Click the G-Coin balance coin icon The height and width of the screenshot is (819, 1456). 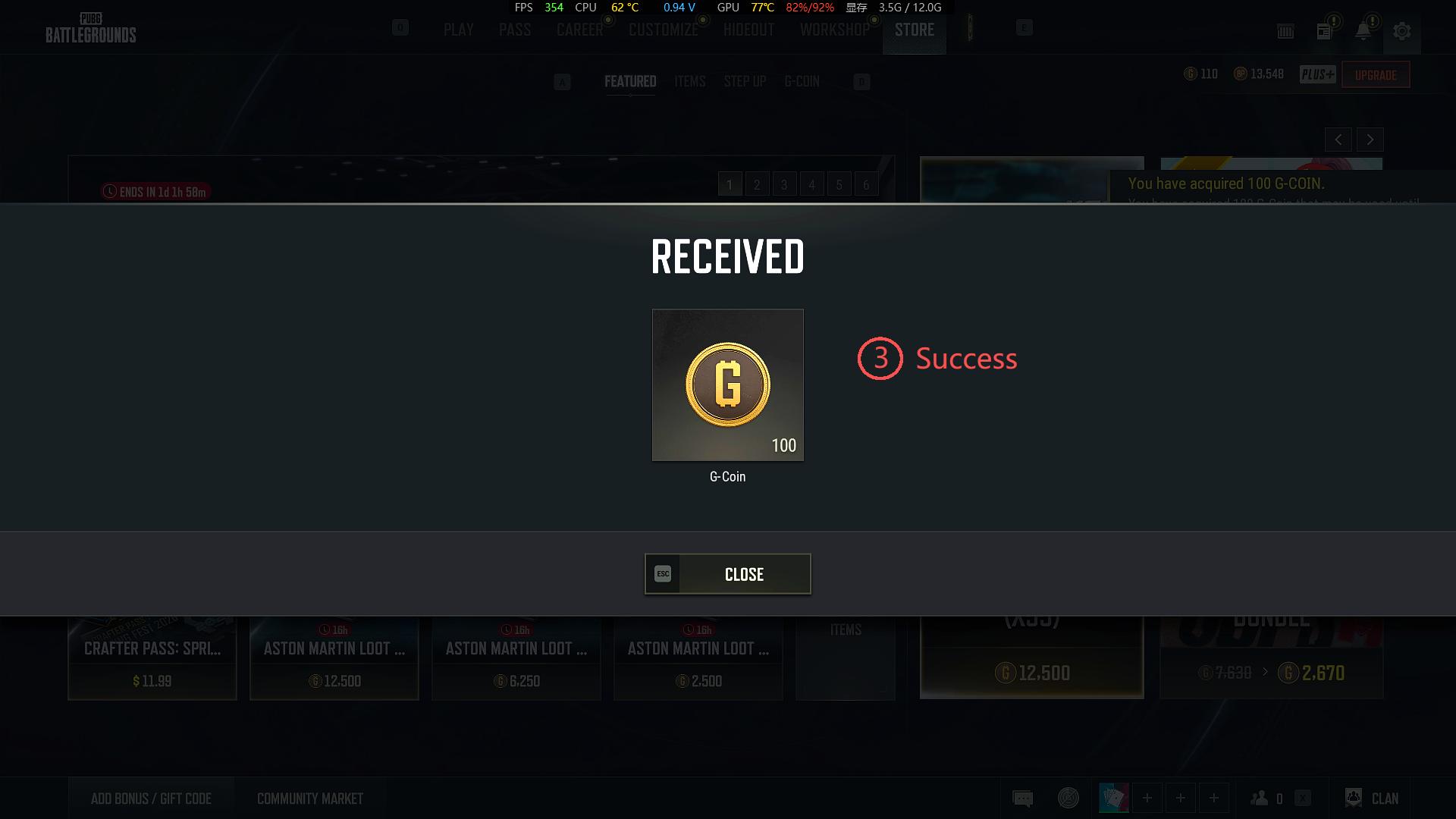point(1191,74)
